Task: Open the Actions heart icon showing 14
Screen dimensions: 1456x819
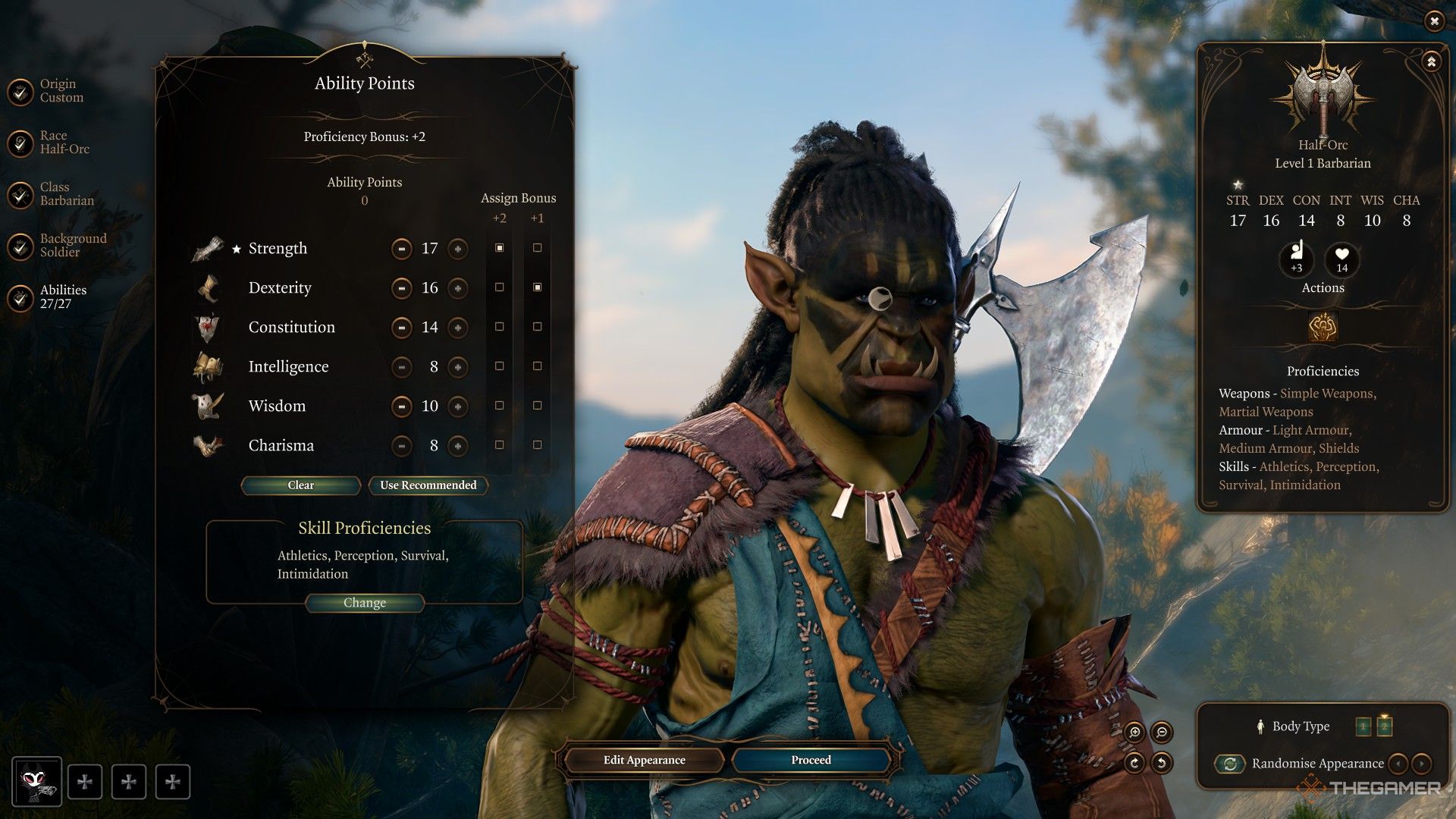Action: [1341, 262]
